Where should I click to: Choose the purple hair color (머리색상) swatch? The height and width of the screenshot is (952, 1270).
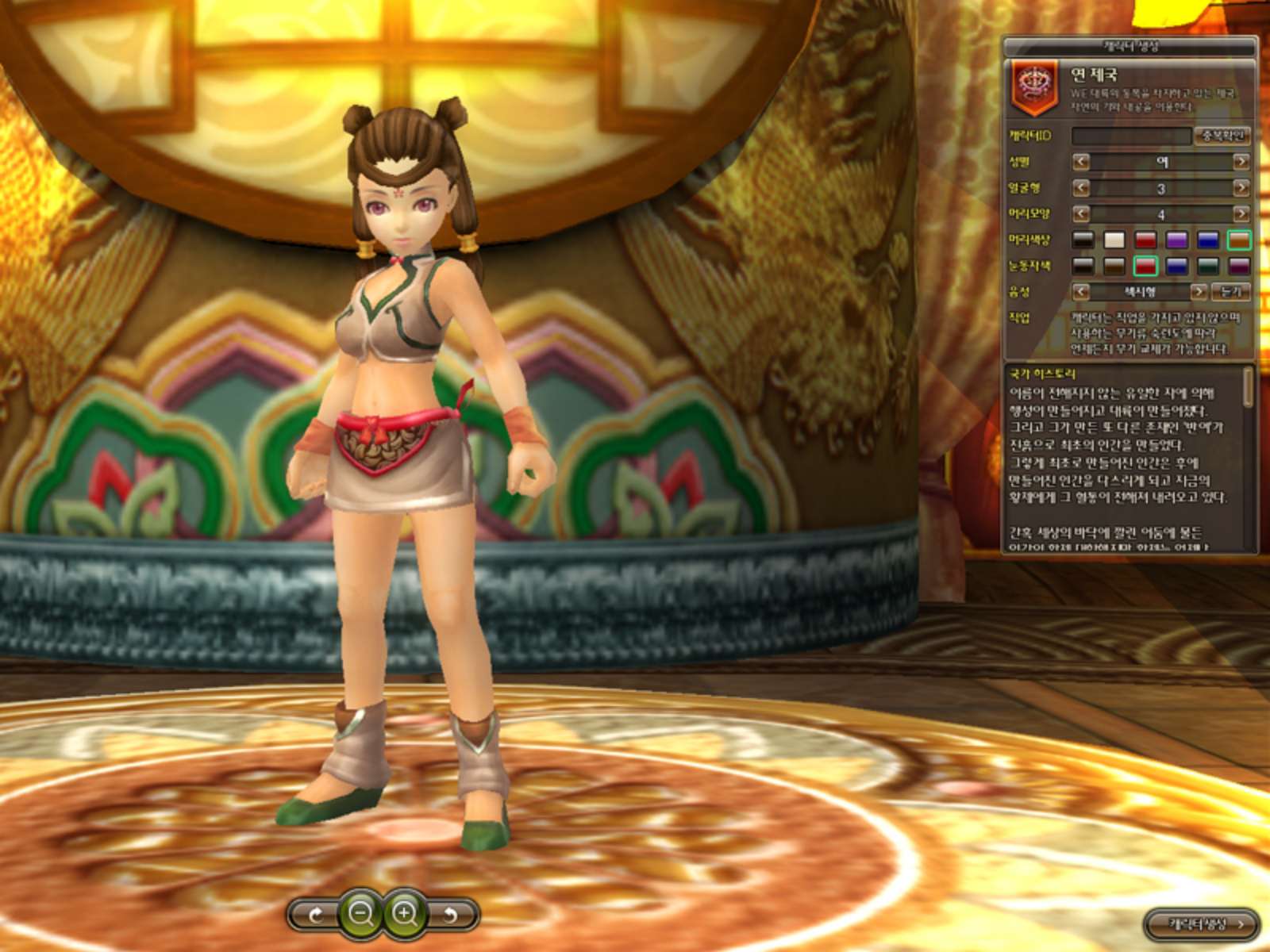1176,240
